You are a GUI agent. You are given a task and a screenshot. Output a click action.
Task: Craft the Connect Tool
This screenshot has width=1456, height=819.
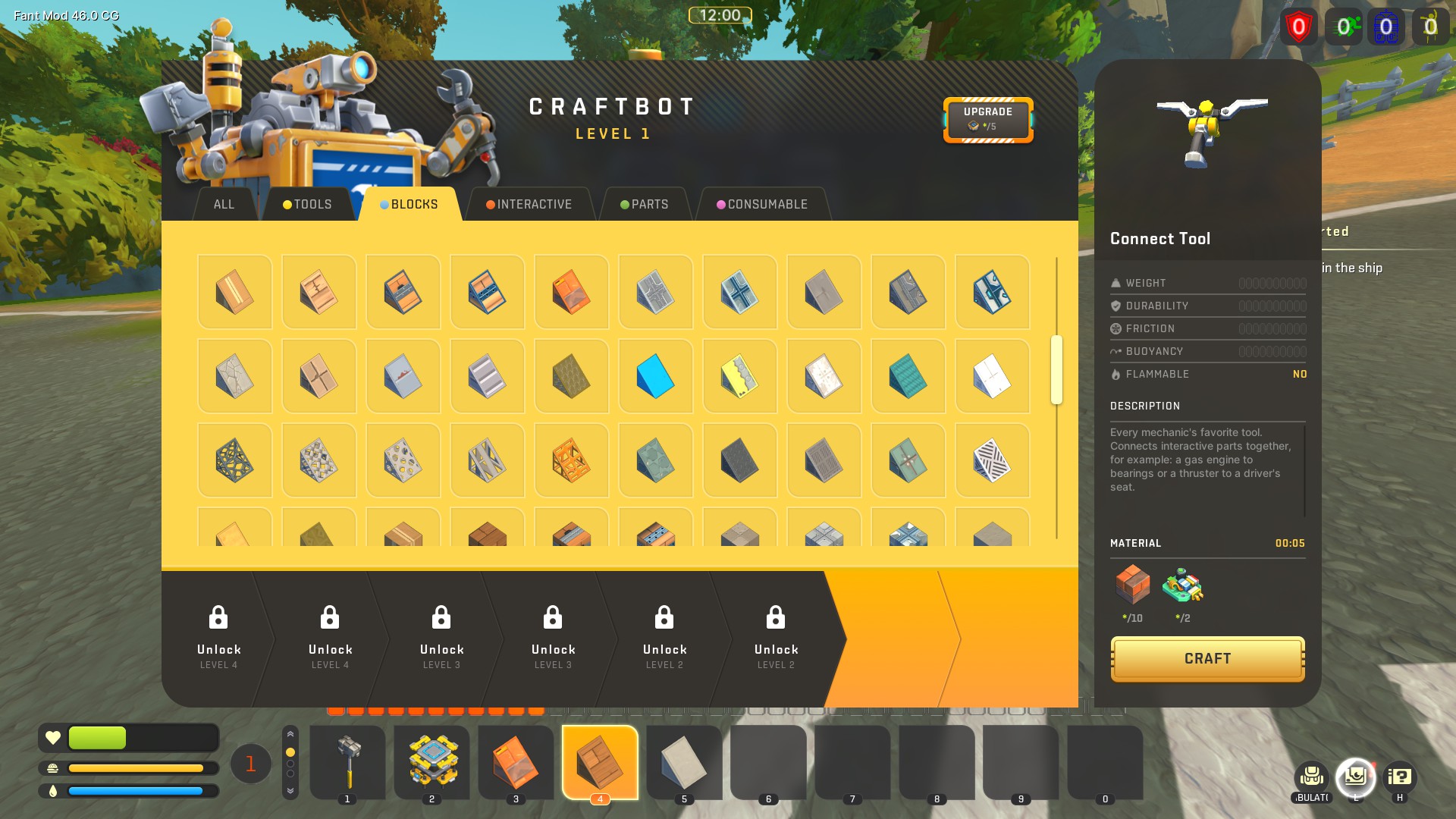(1207, 658)
